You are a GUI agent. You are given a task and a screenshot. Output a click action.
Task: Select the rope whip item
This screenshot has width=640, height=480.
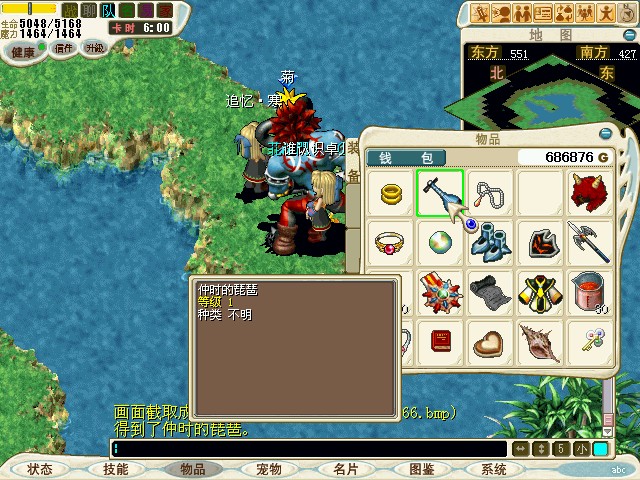[490, 193]
